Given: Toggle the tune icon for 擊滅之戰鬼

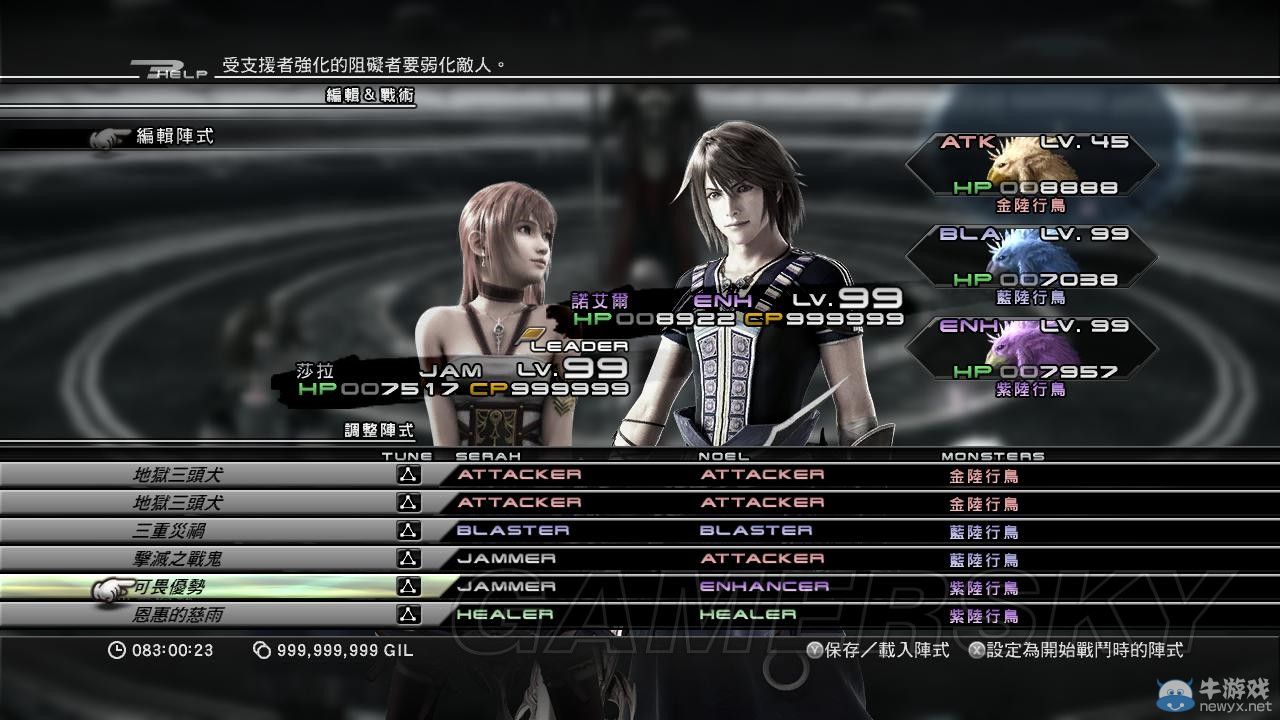Looking at the screenshot, I should tap(407, 559).
